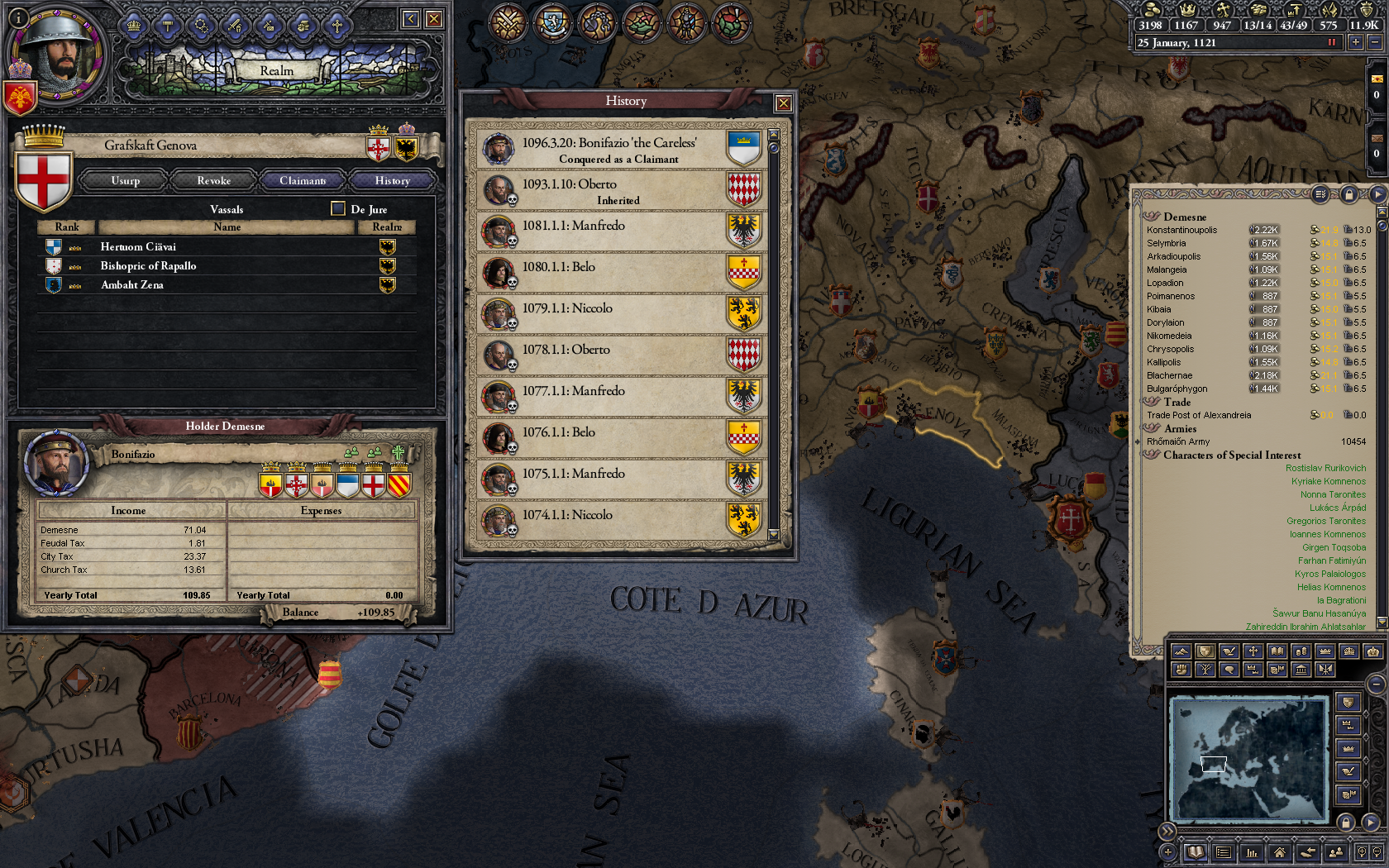Click the Revoke title button
The height and width of the screenshot is (868, 1389).
pyautogui.click(x=213, y=180)
